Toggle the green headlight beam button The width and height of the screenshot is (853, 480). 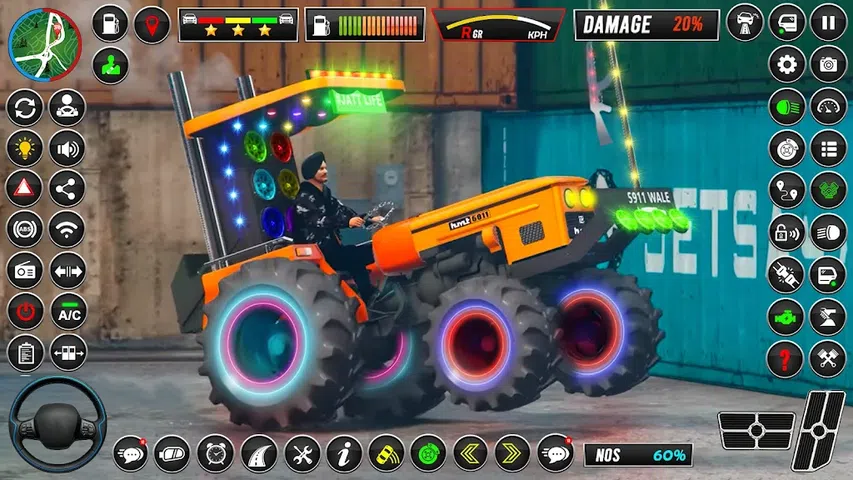point(786,107)
